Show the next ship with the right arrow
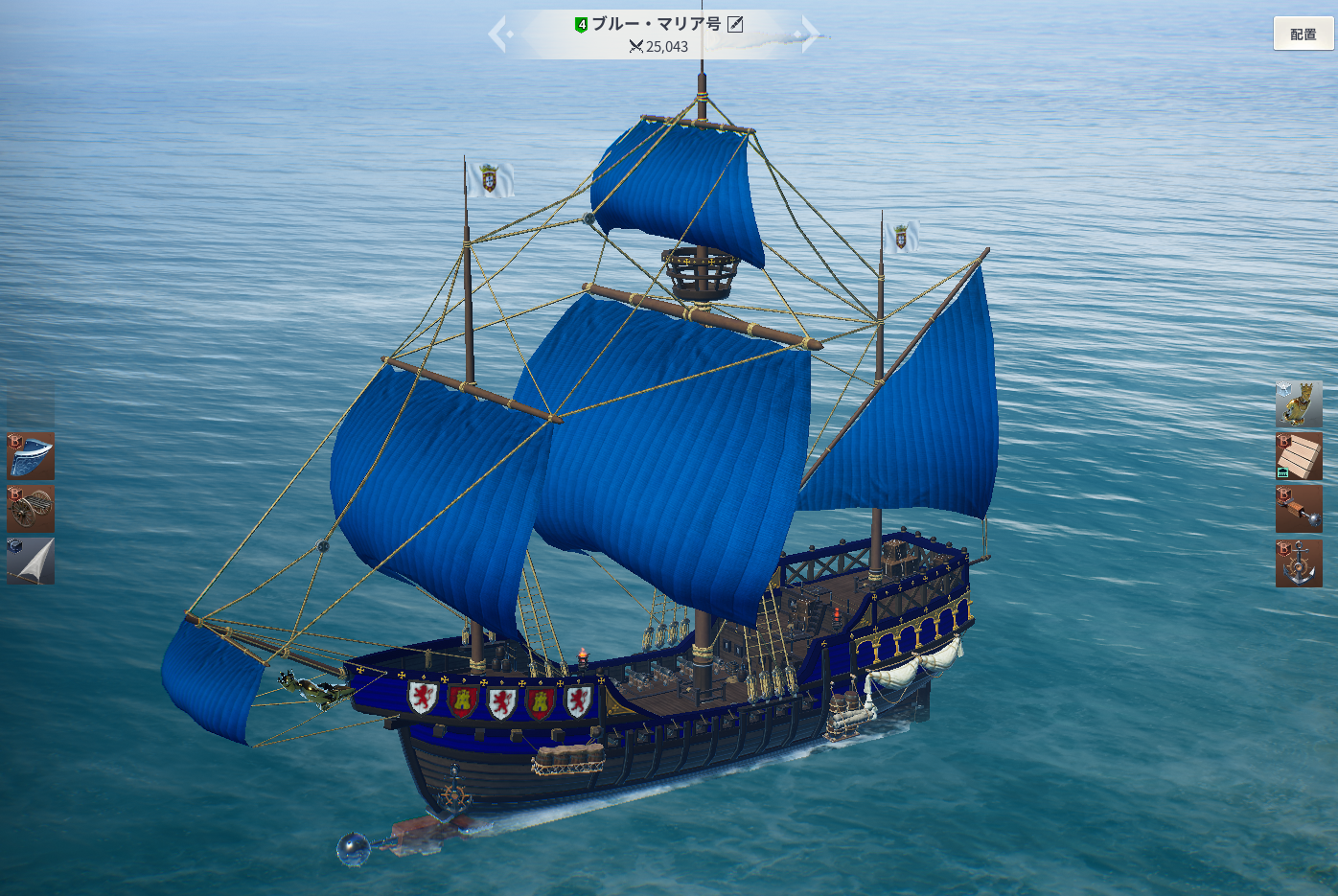Screen dimensions: 1338x896 click(810, 34)
